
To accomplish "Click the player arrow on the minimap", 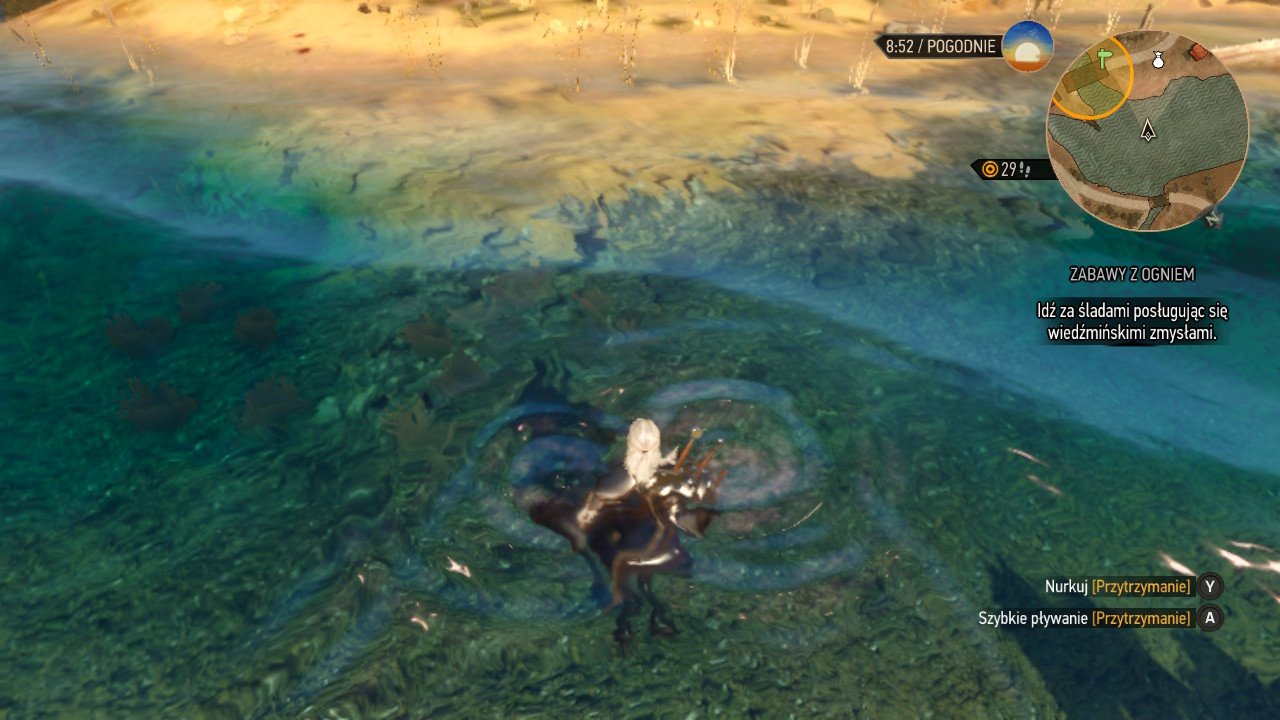I will [x=1148, y=129].
